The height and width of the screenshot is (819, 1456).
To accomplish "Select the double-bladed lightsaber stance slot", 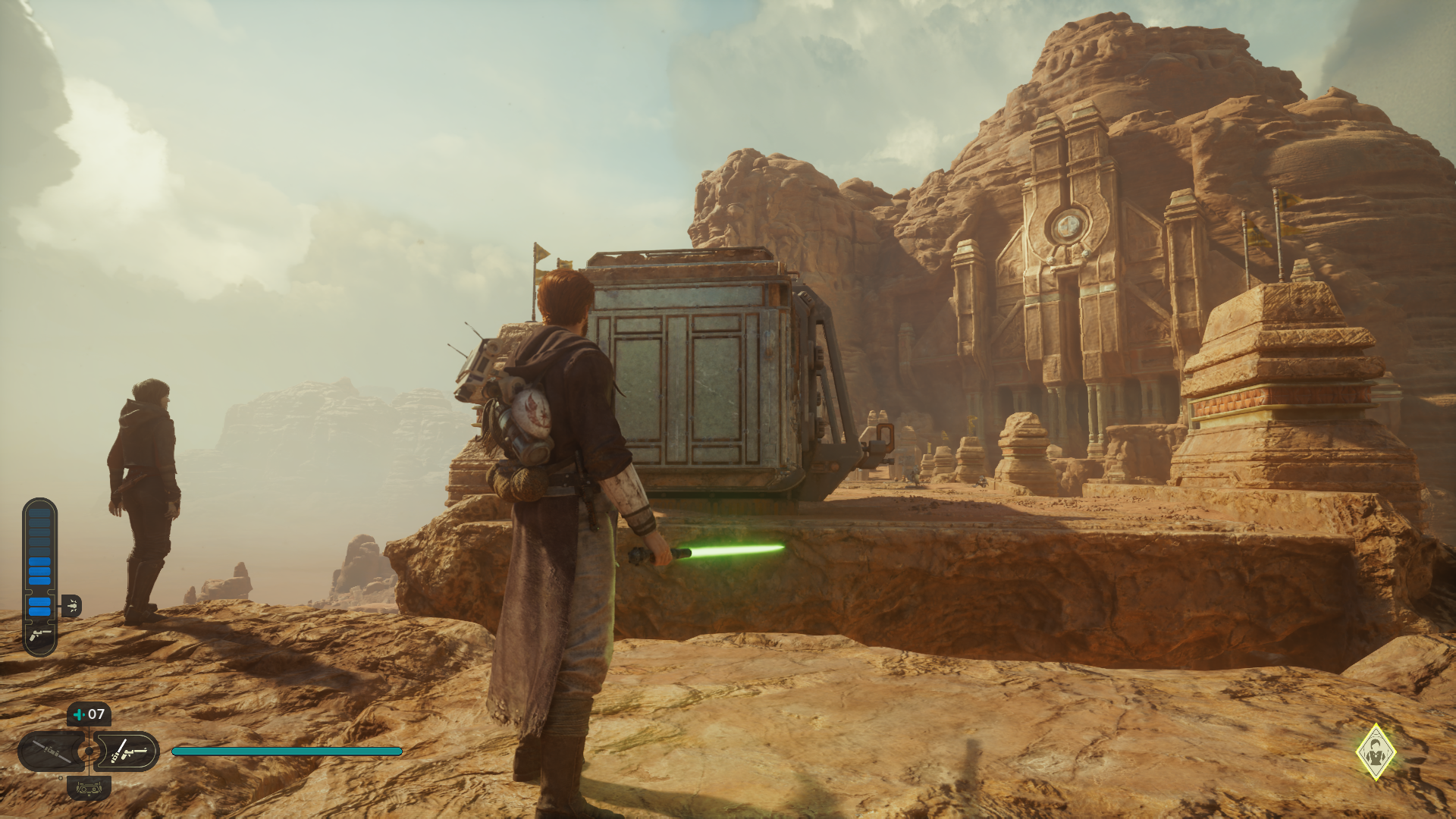I will tap(51, 752).
